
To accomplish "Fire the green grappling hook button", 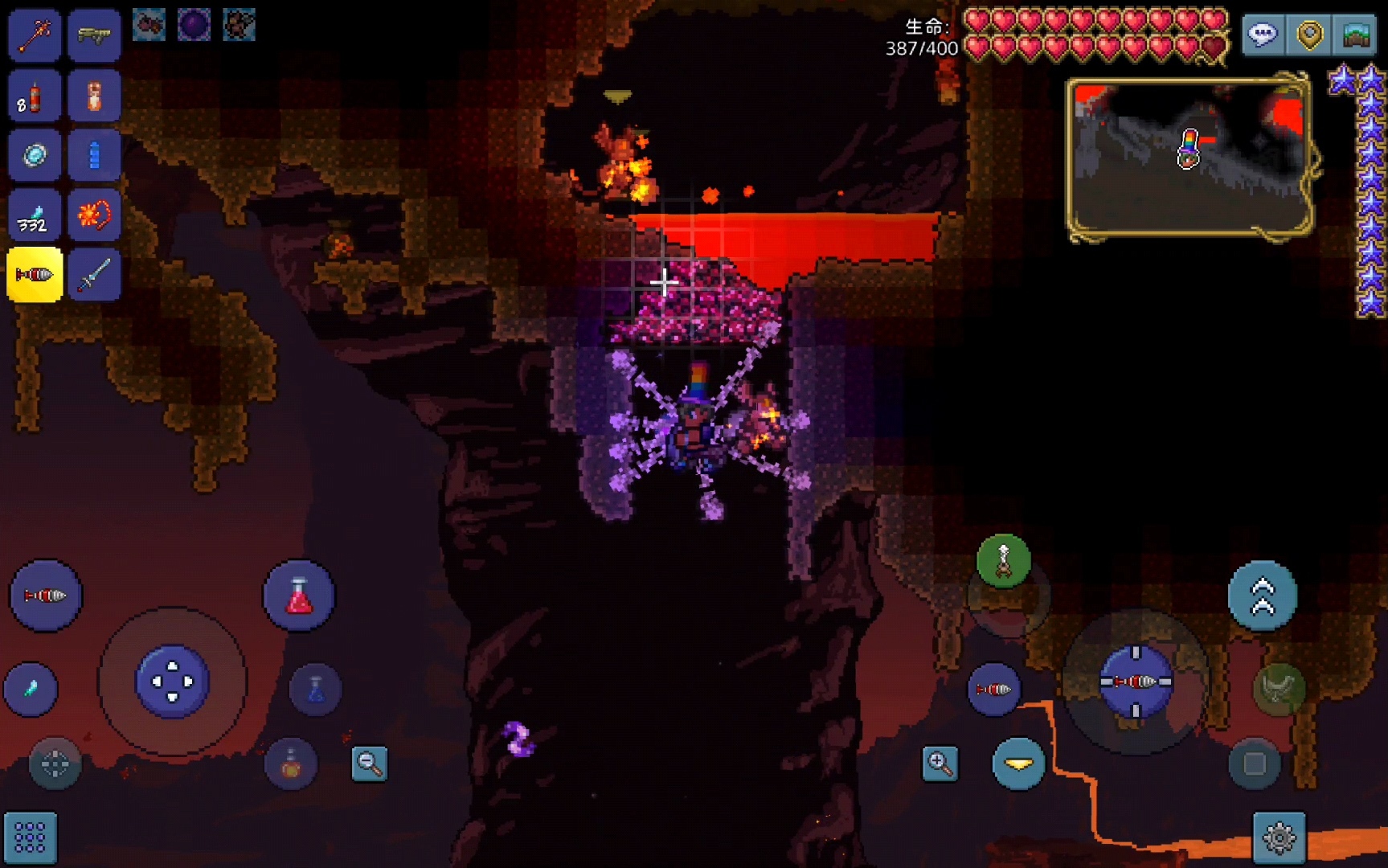I will [x=1003, y=561].
